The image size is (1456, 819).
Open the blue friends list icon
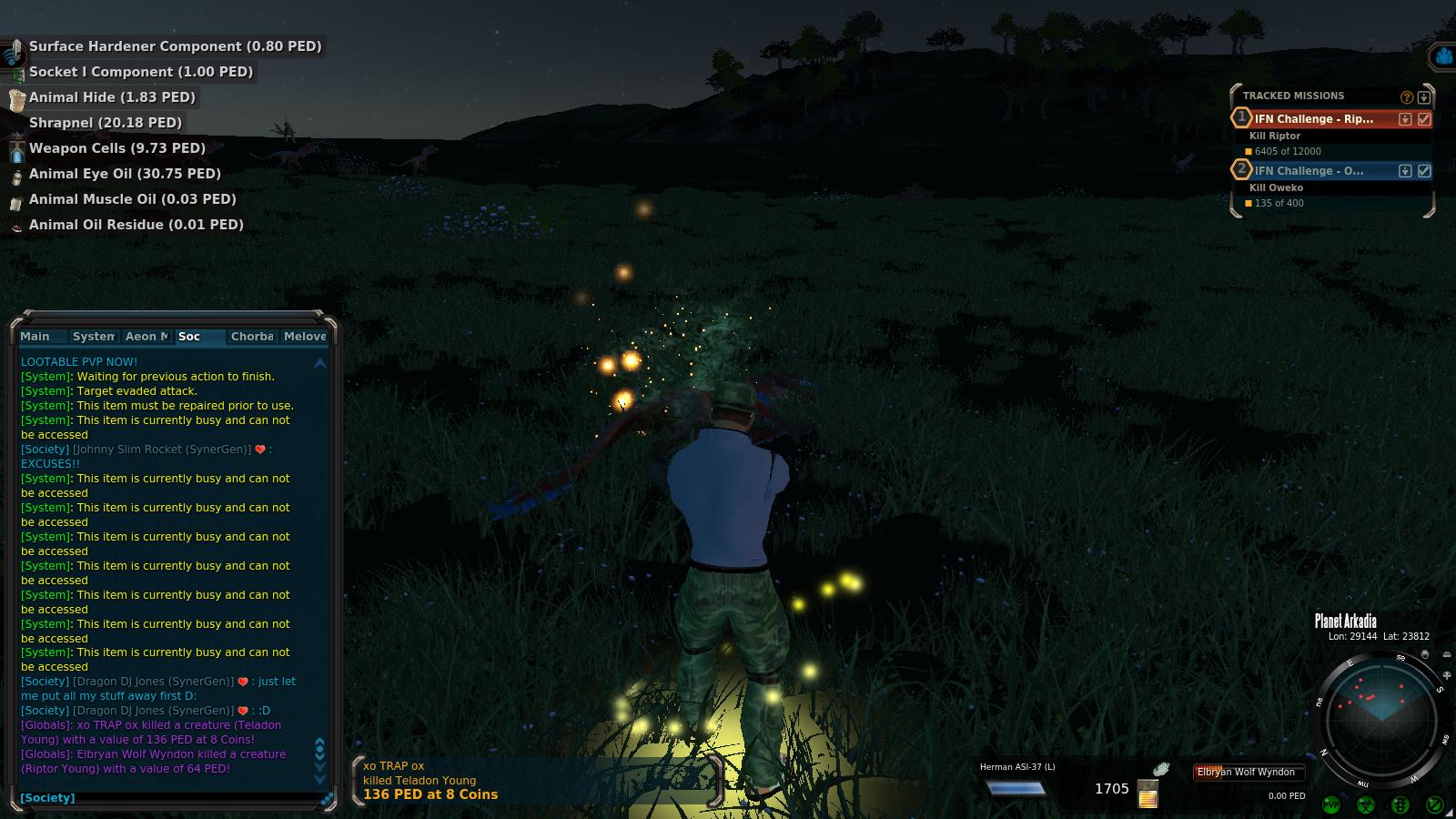click(1443, 57)
